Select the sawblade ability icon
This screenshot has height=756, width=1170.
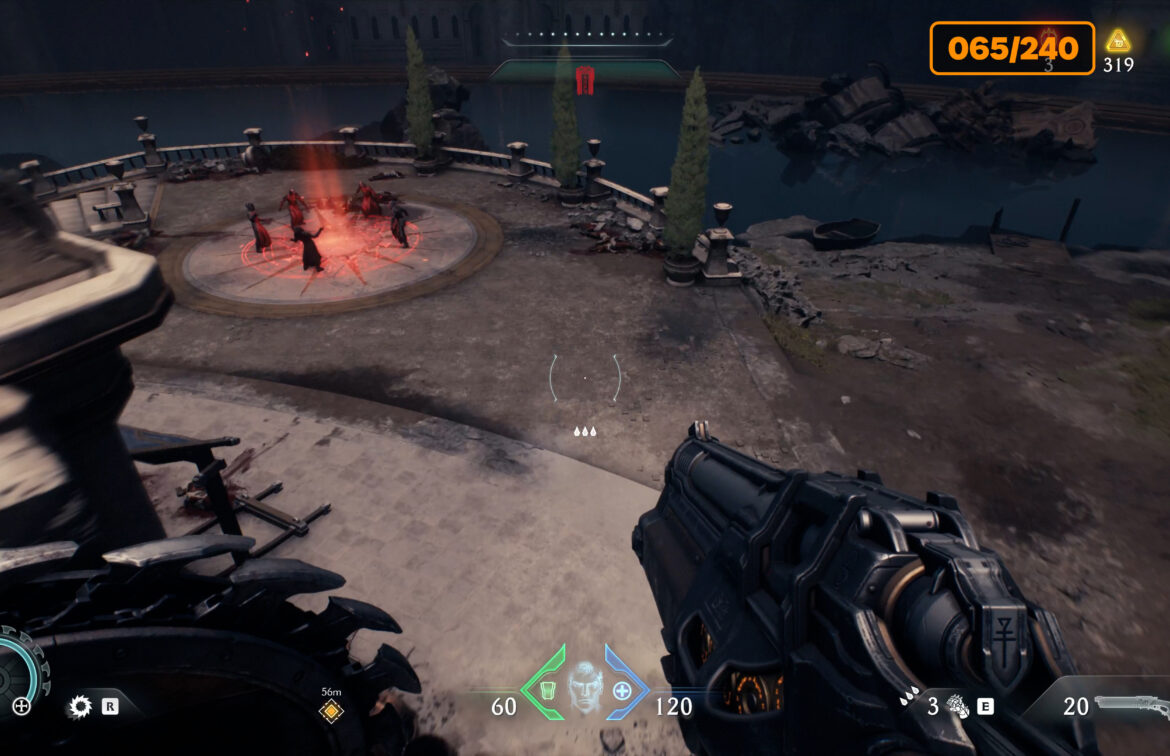[x=79, y=707]
